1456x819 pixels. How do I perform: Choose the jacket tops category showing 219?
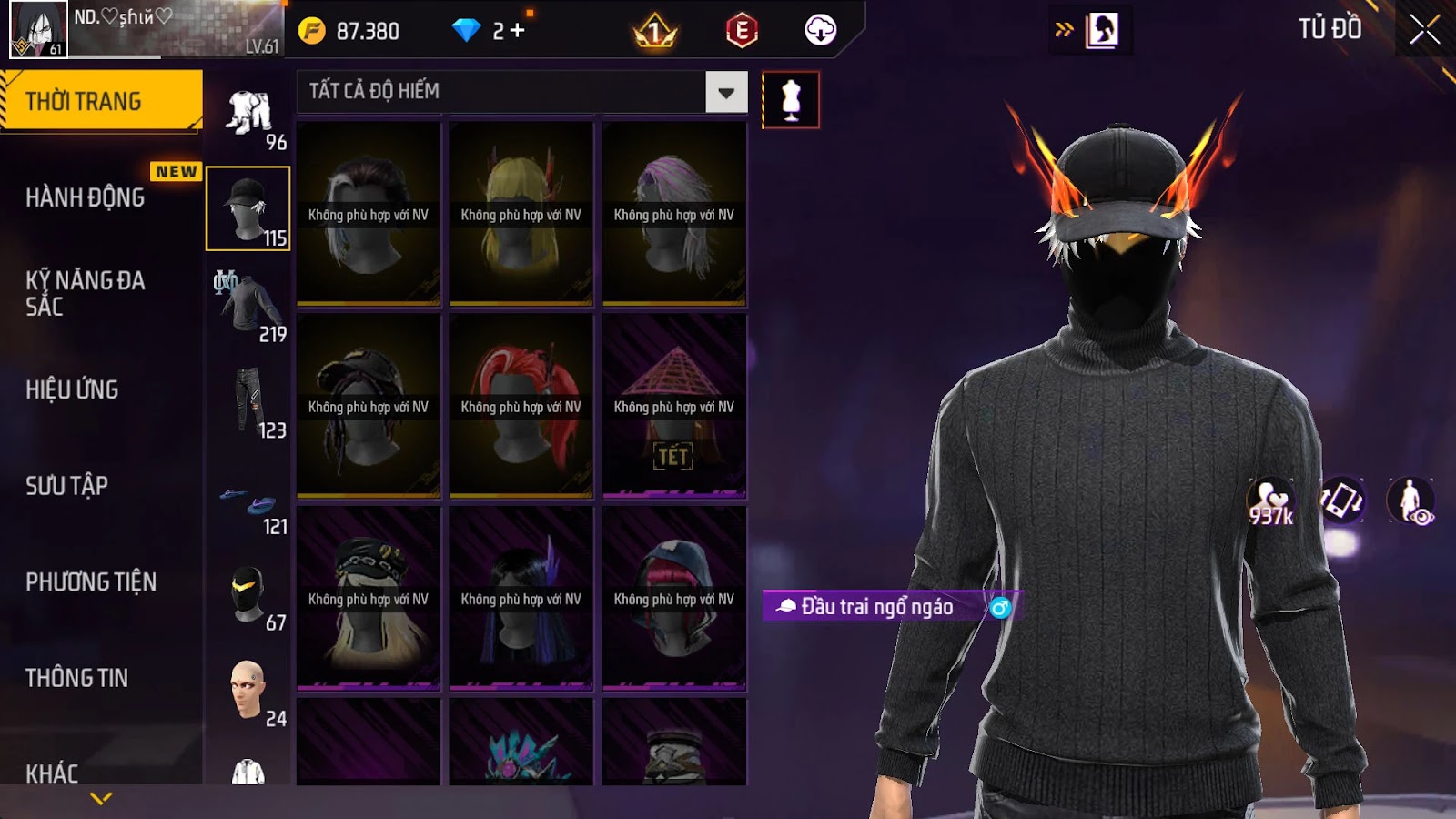[x=248, y=306]
